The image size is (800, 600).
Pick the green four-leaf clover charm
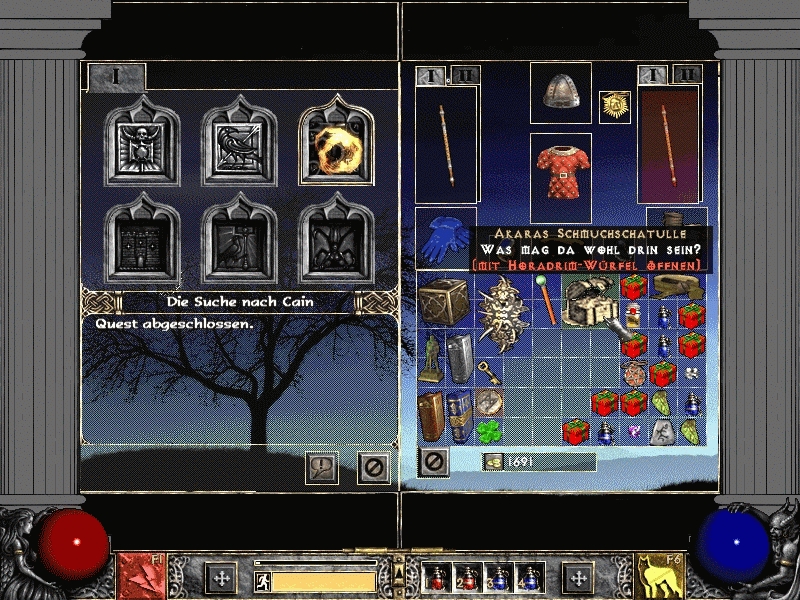[489, 432]
